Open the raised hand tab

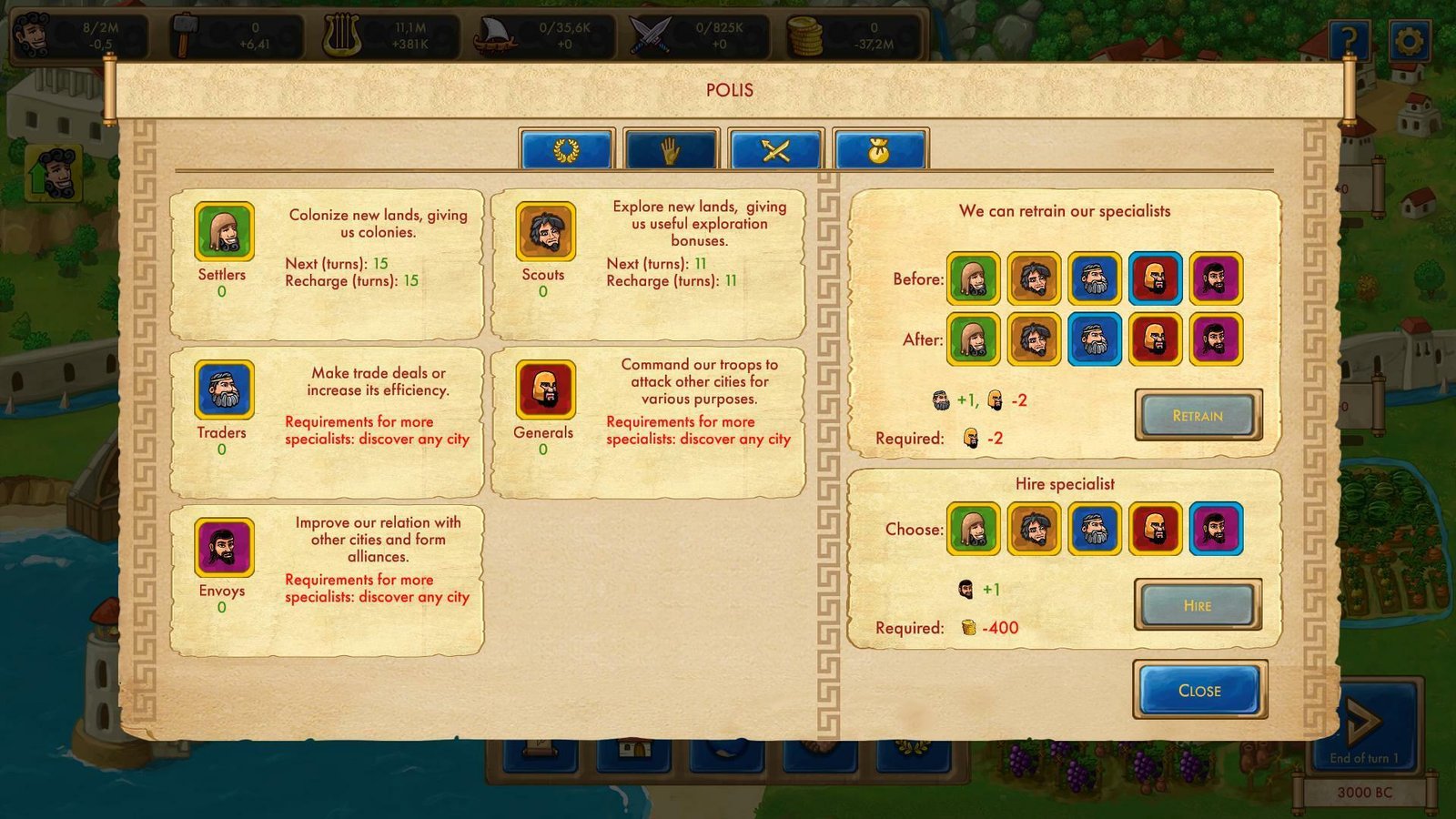pyautogui.click(x=671, y=150)
